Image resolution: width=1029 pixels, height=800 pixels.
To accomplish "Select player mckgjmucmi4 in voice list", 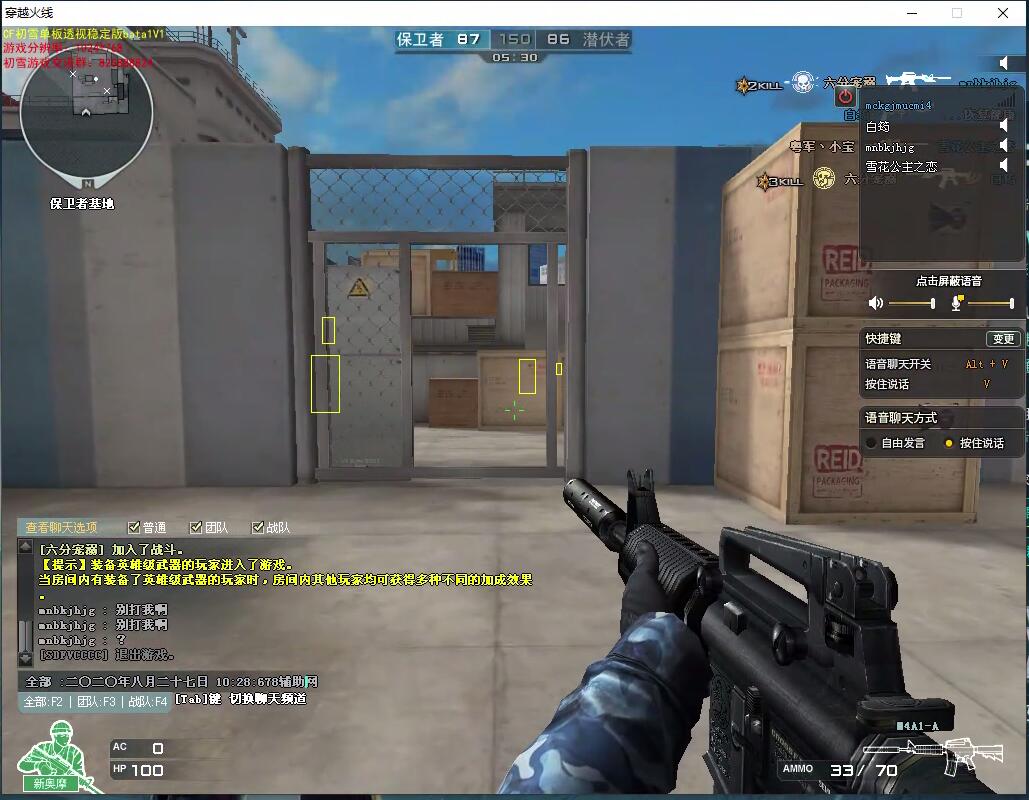I will point(898,105).
